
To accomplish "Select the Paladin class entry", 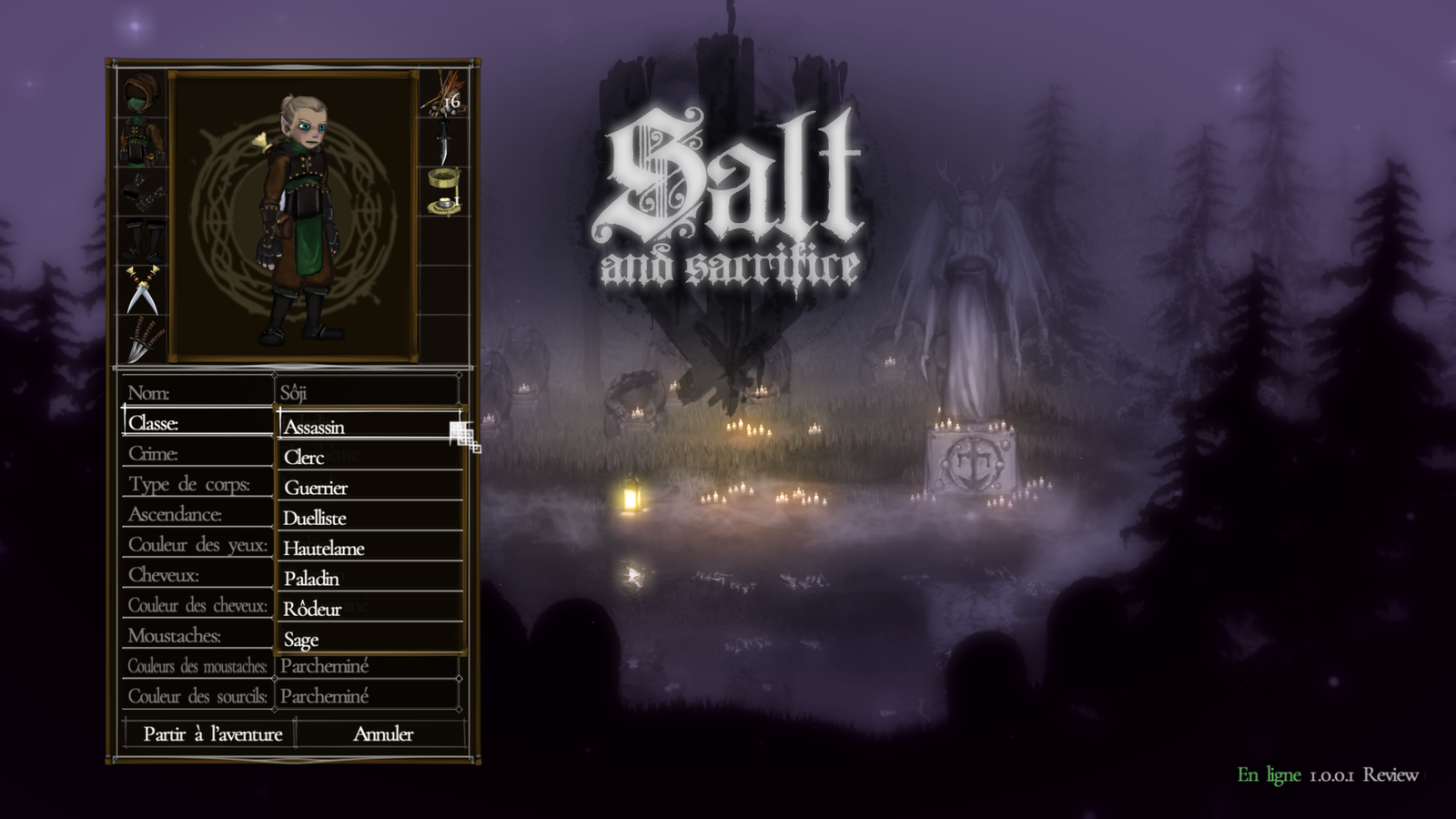I will [x=369, y=579].
